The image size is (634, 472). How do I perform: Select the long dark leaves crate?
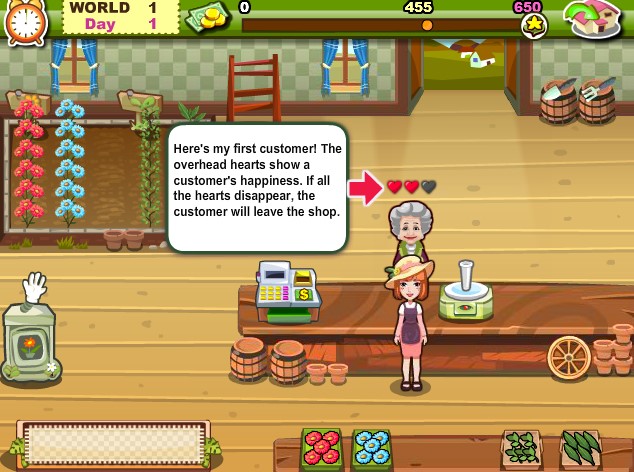pyautogui.click(x=580, y=450)
